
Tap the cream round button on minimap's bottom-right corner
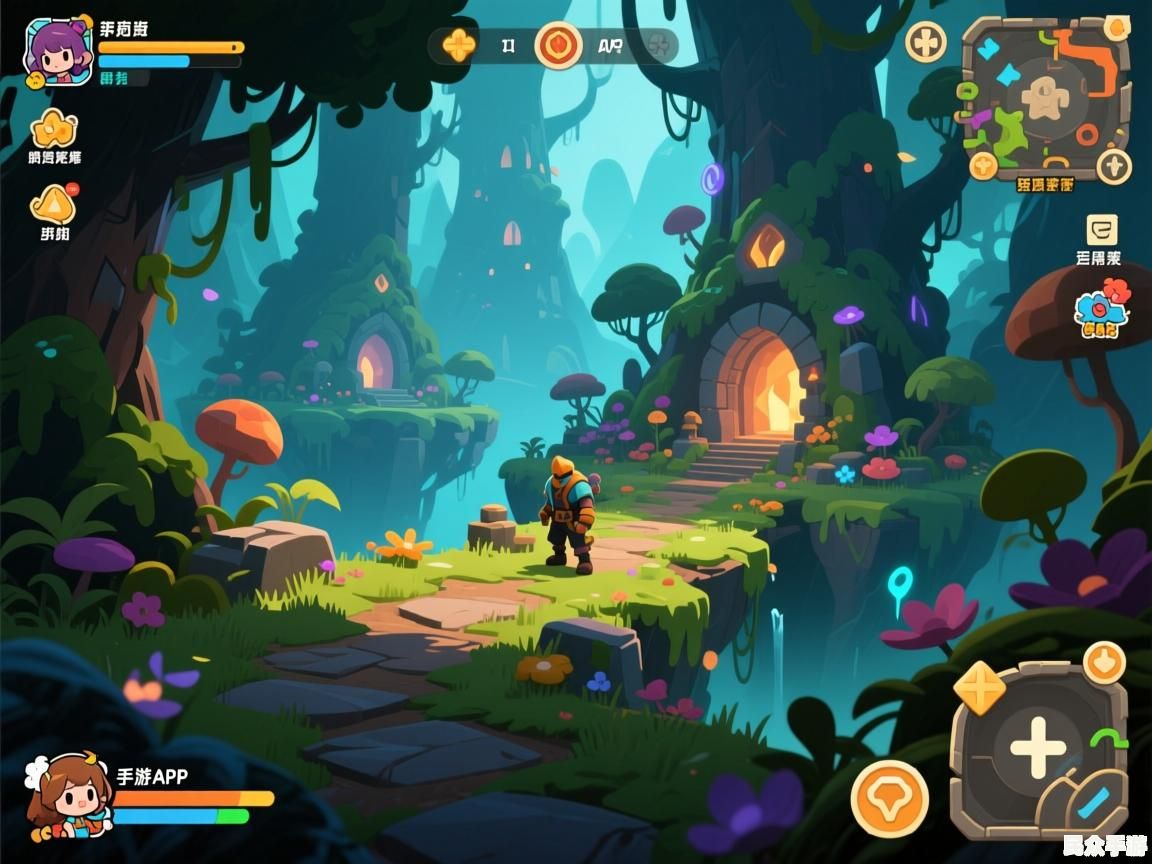coord(1114,165)
